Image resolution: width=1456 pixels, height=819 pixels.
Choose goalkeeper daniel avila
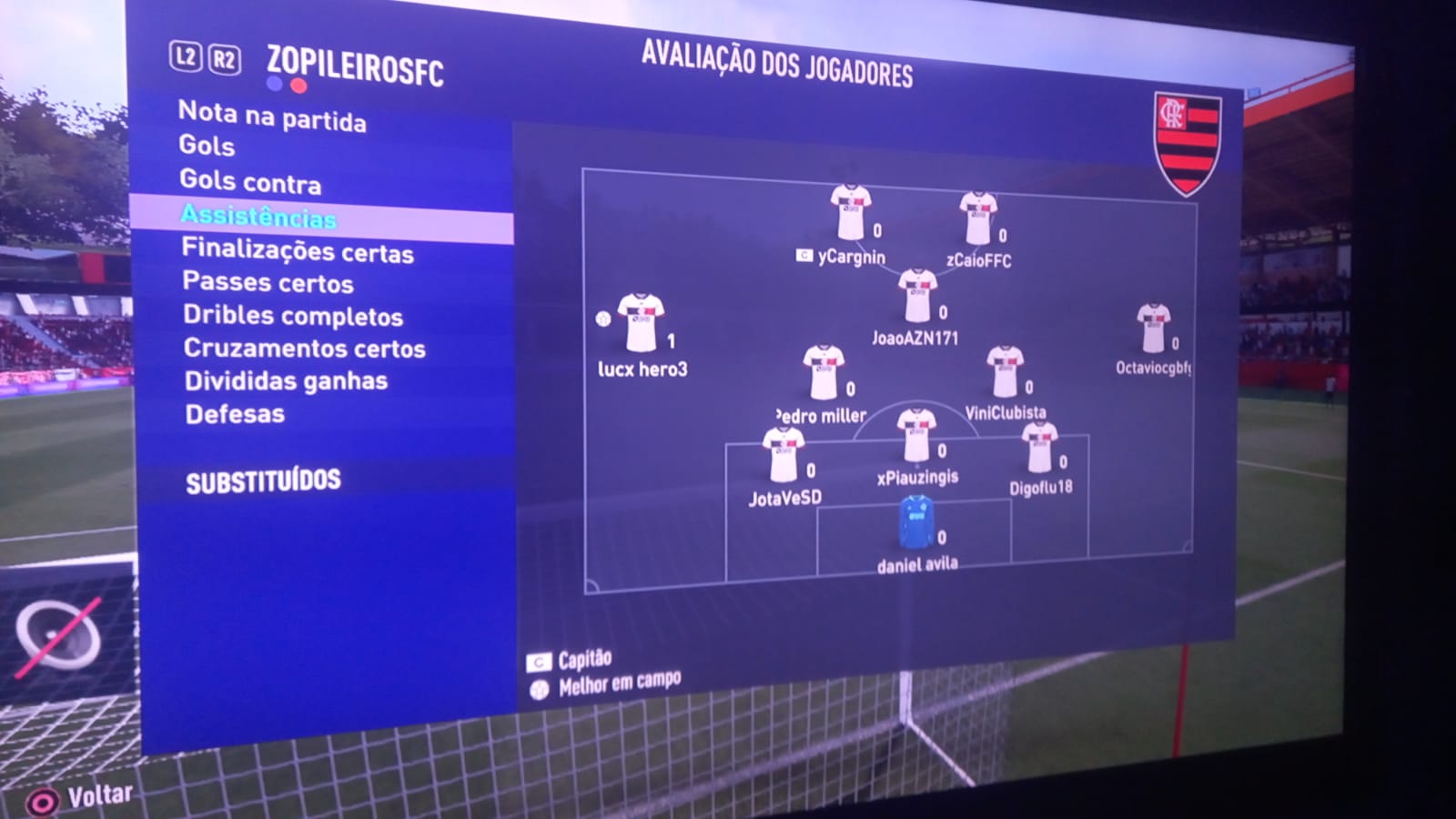(916, 523)
